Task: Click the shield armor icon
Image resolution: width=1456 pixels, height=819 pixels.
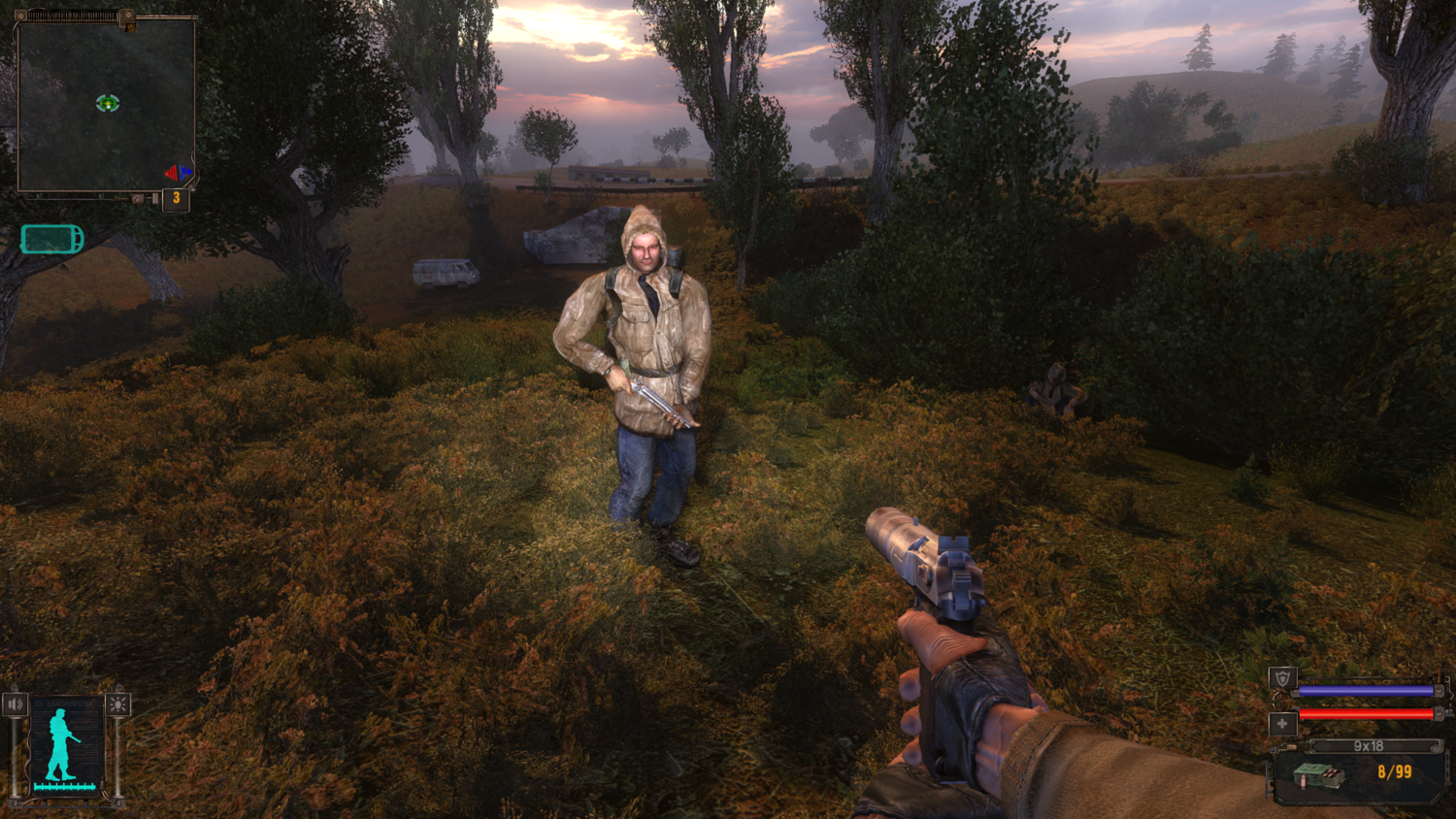Action: point(1282,679)
